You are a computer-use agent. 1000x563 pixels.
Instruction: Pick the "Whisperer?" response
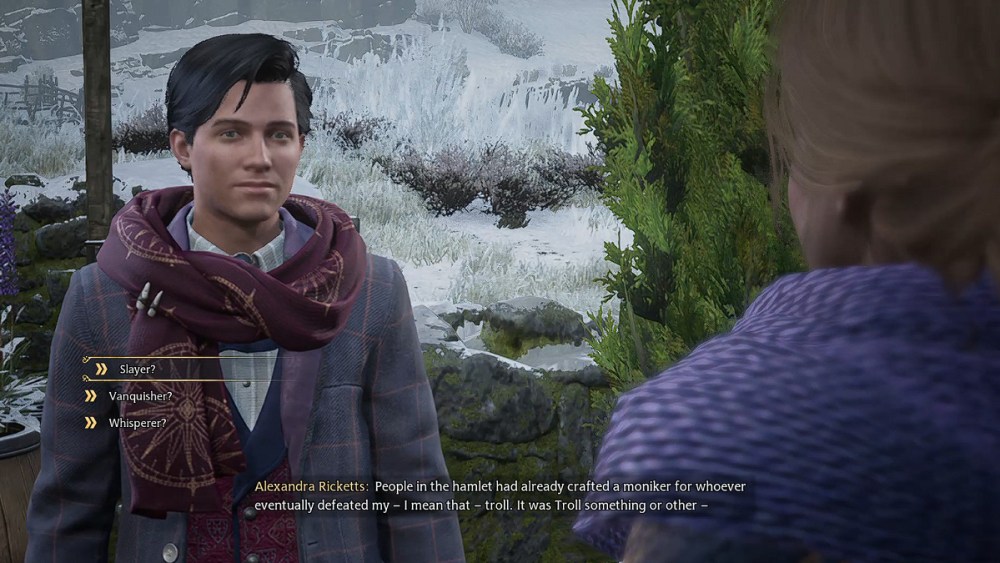[137, 423]
